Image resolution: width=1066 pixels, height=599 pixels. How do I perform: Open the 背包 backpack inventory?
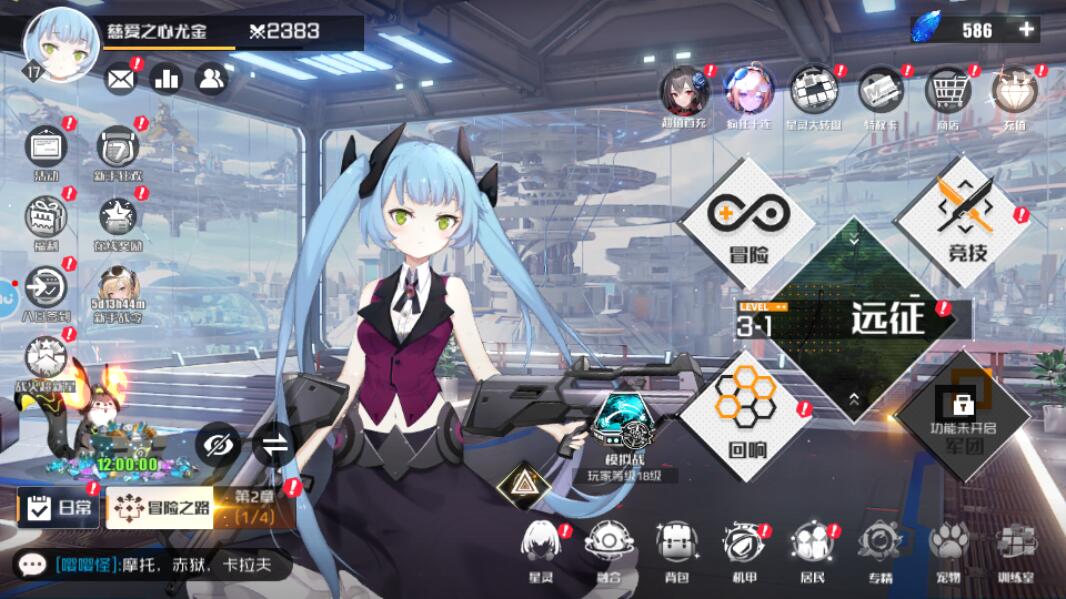point(677,548)
